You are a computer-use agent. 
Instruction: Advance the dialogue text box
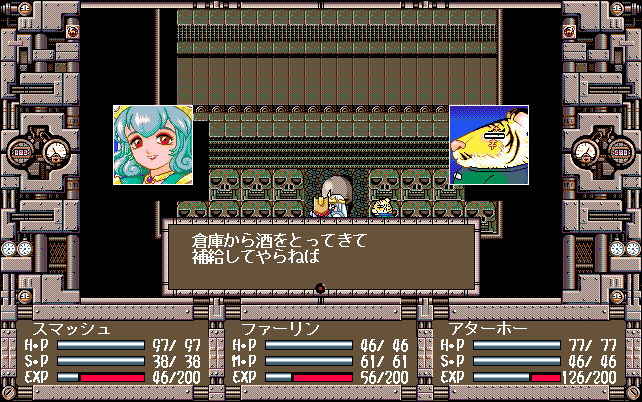(x=320, y=255)
